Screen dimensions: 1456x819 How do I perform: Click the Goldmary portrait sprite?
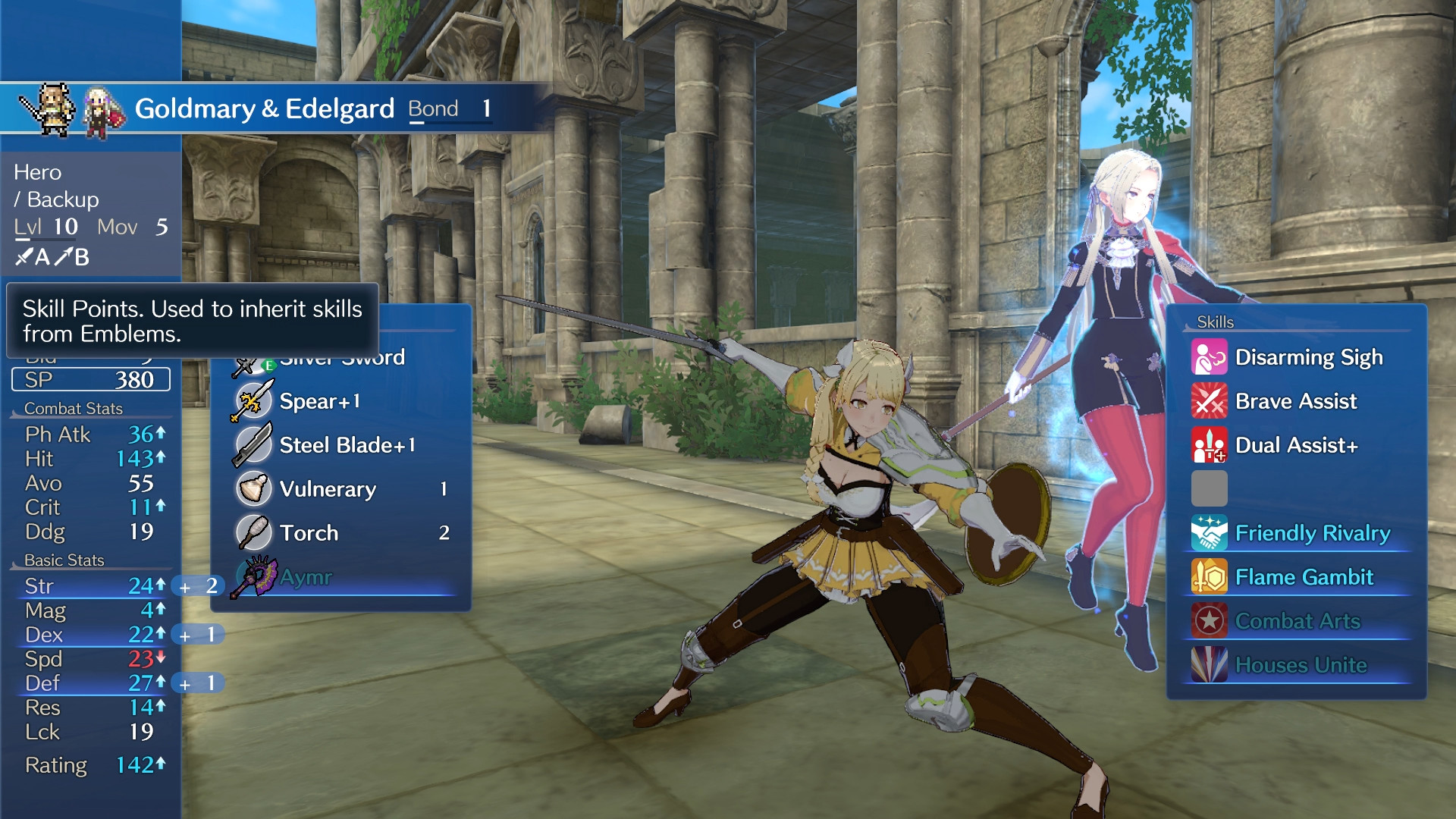click(x=52, y=108)
